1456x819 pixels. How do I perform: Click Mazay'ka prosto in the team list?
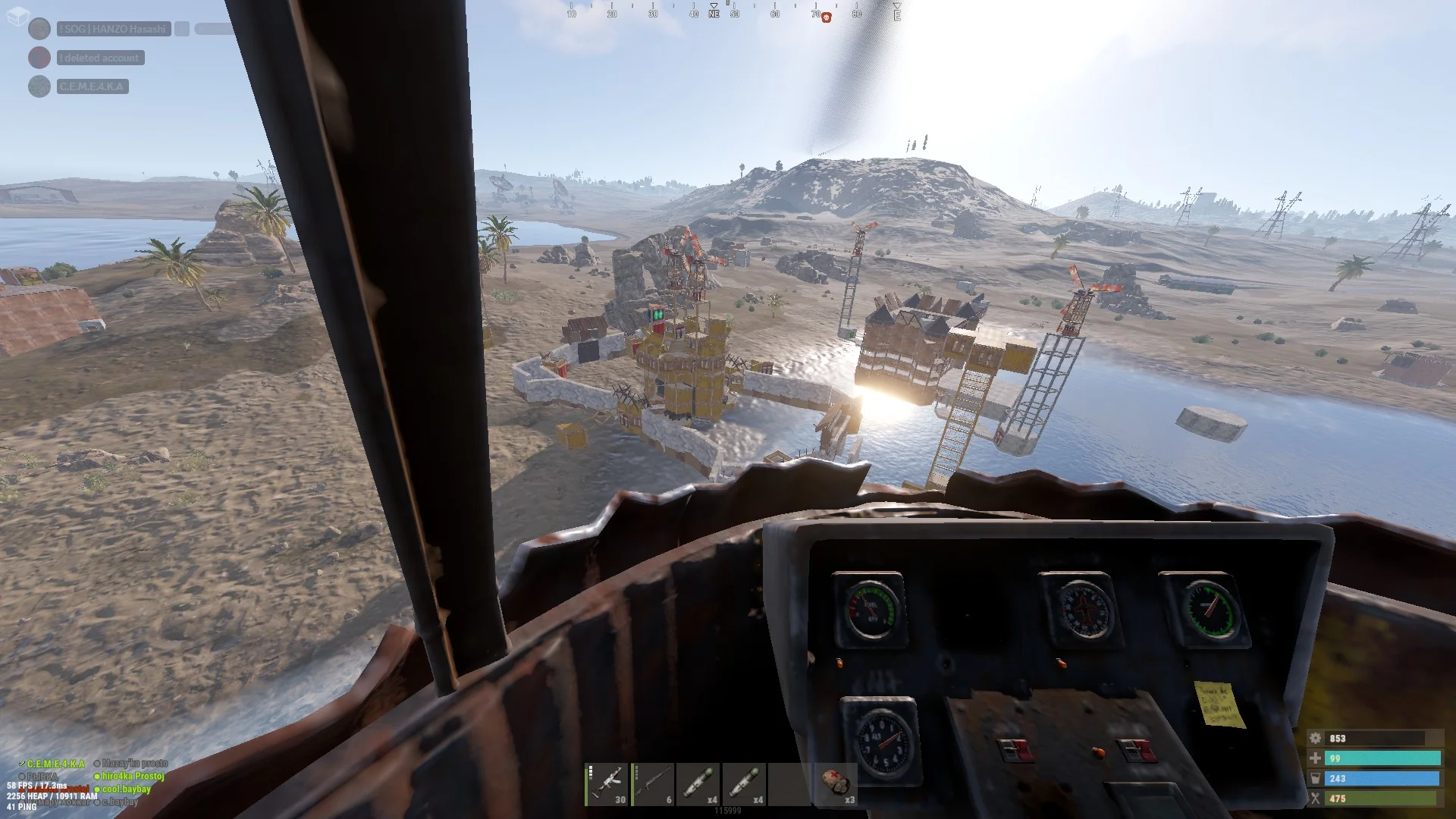134,763
